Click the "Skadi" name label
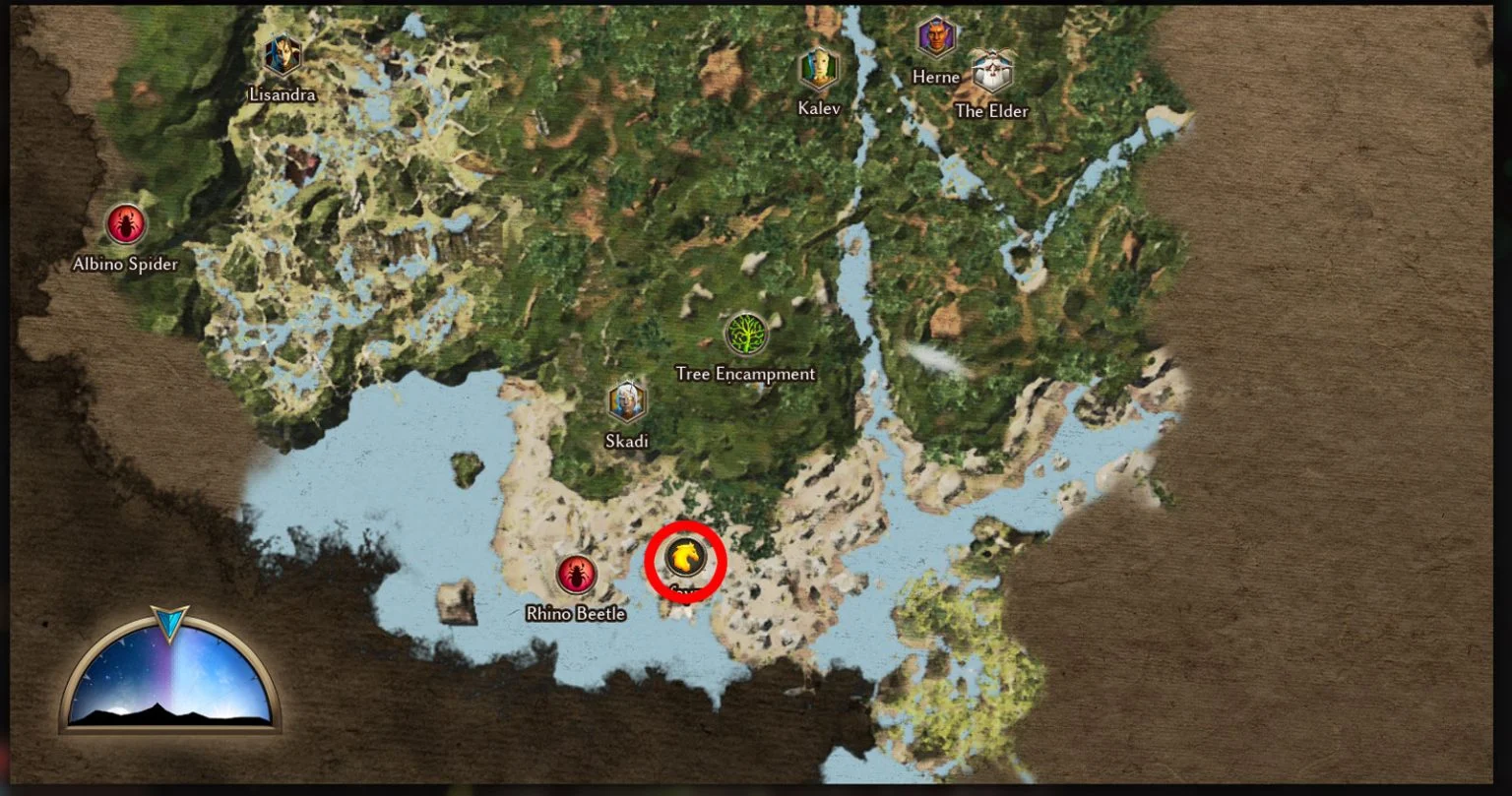Image resolution: width=1512 pixels, height=796 pixels. tap(627, 443)
